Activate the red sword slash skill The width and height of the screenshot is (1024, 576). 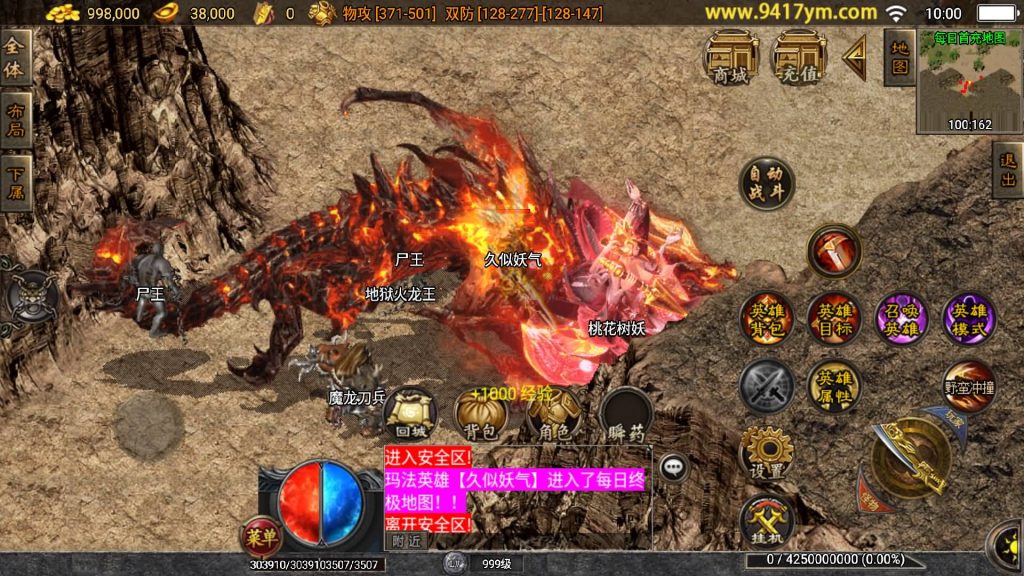tap(835, 250)
